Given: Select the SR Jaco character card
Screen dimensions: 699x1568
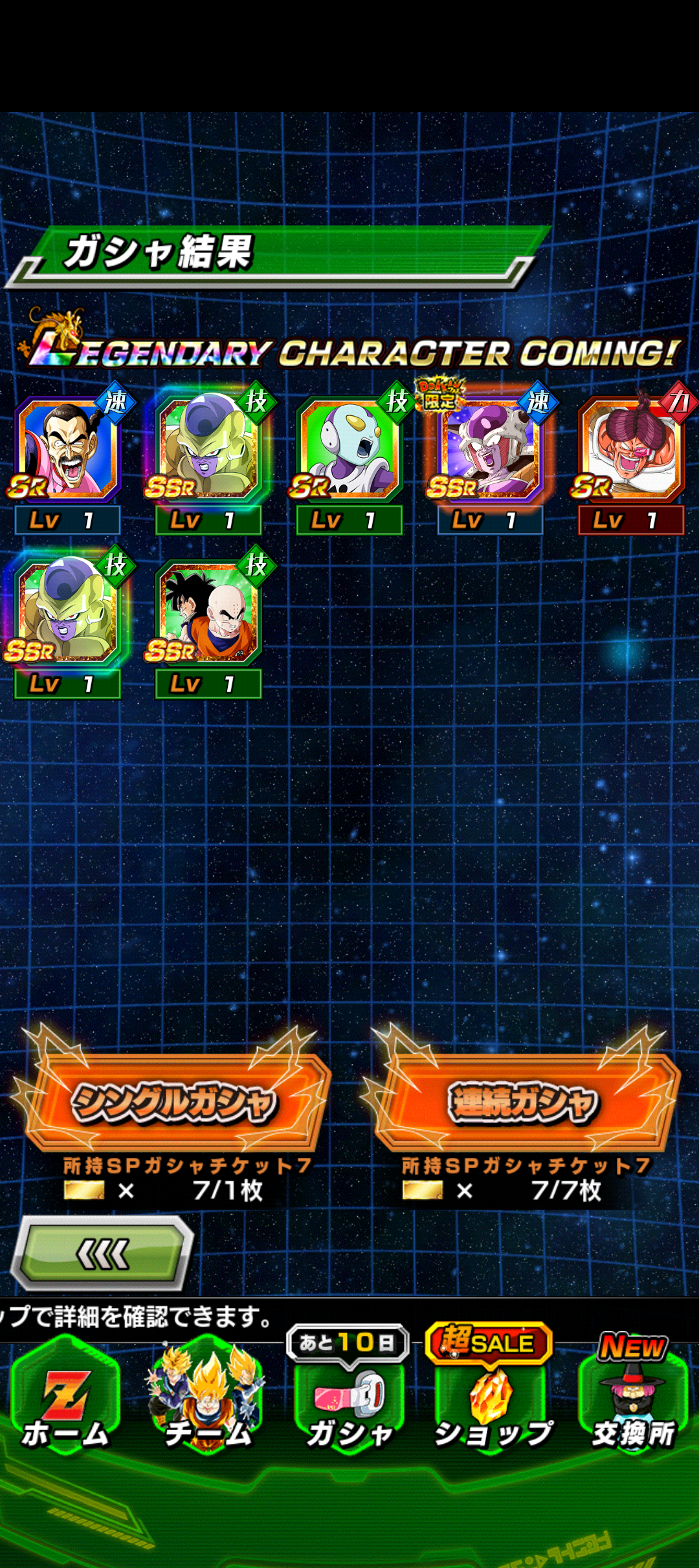Looking at the screenshot, I should tap(349, 451).
